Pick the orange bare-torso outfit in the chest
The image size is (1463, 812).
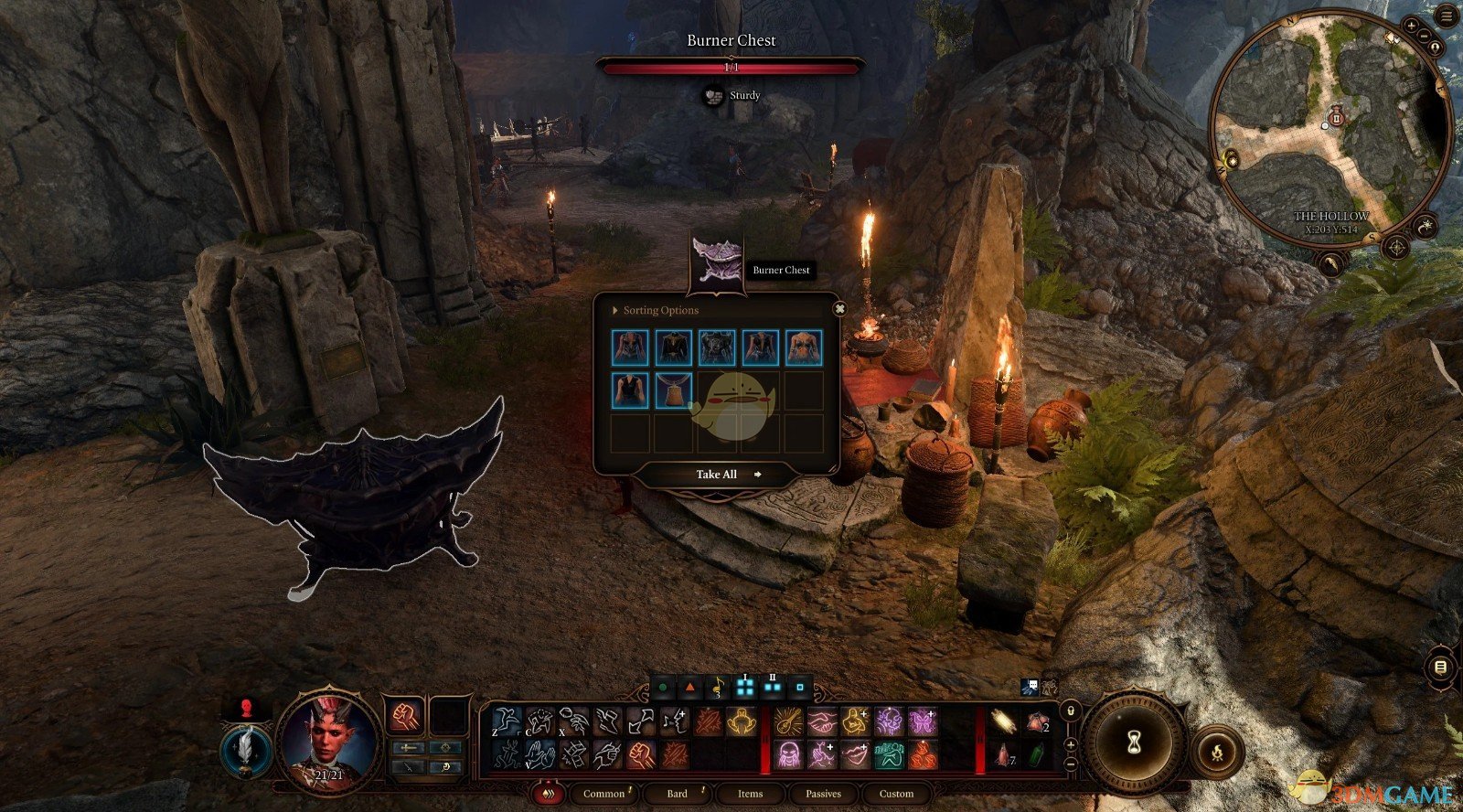(804, 347)
